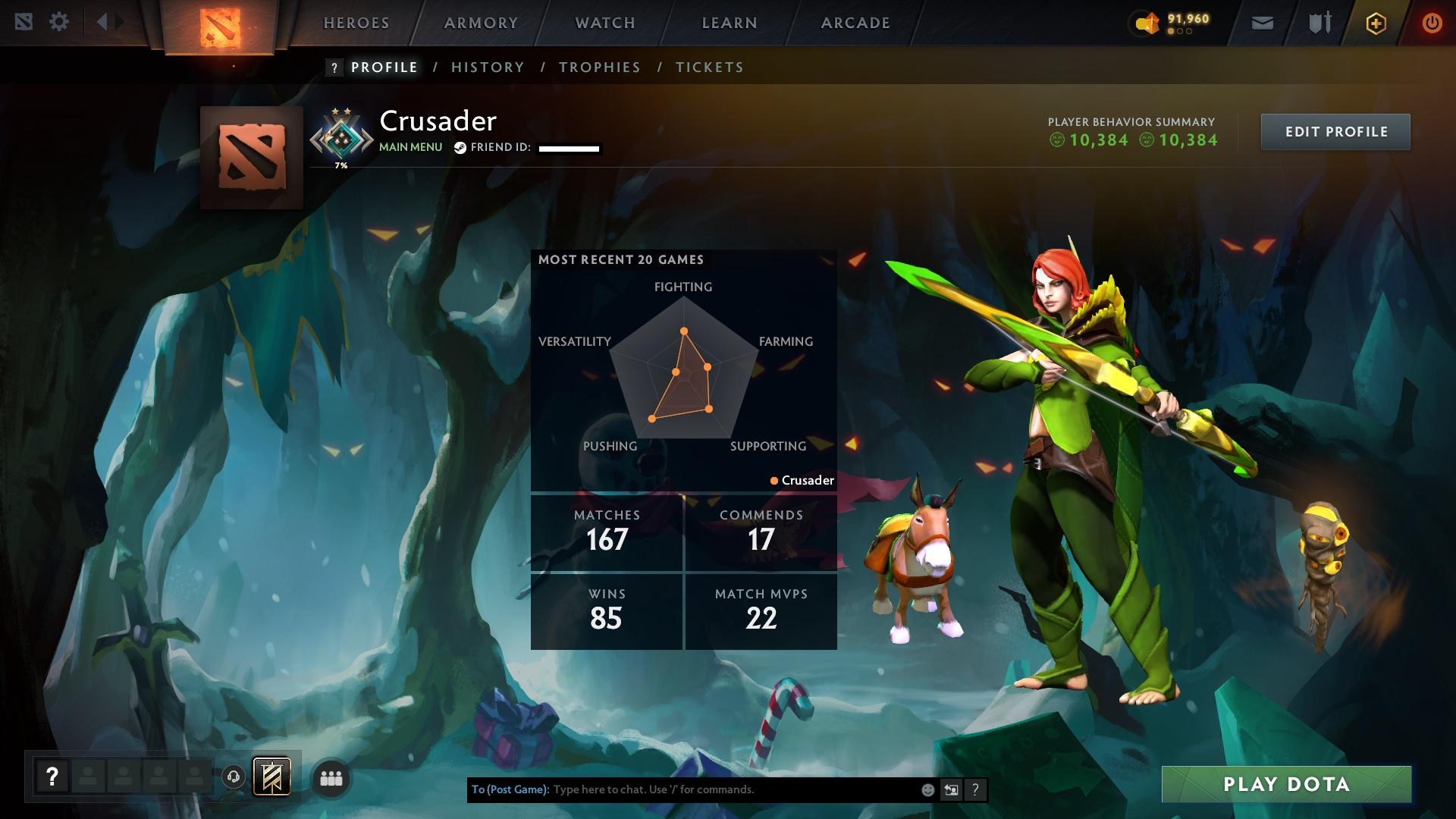
Task: Open the Arcade section
Action: point(855,23)
